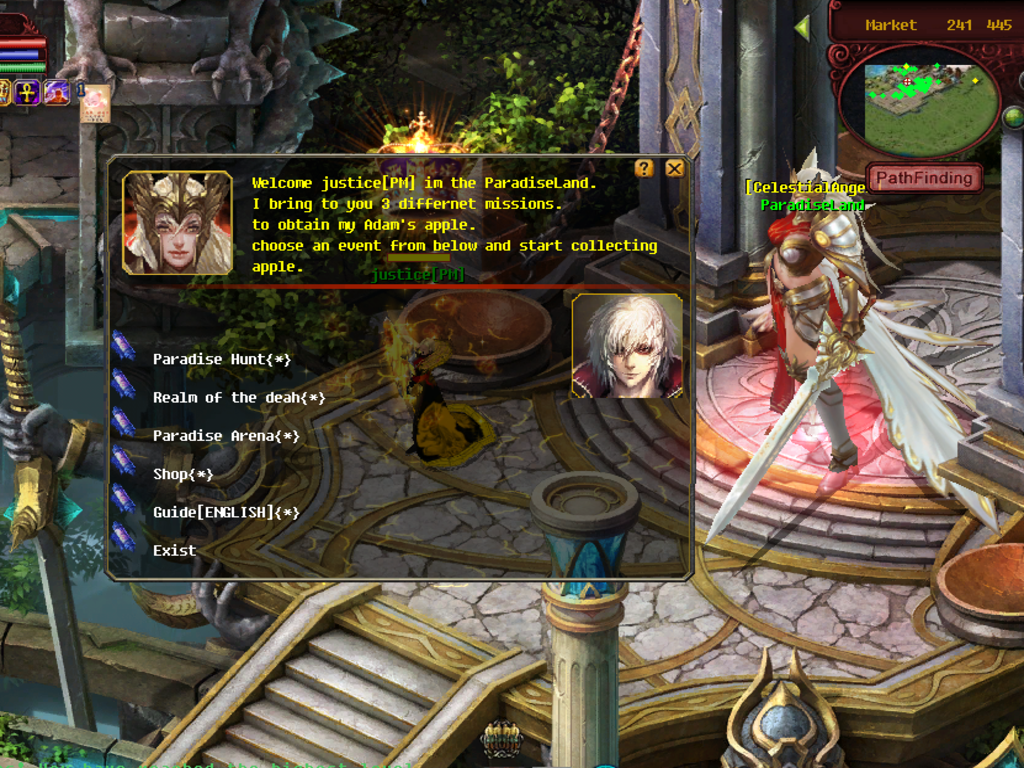Open the Guide[ENGLISH] option
The image size is (1024, 768).
[x=226, y=512]
